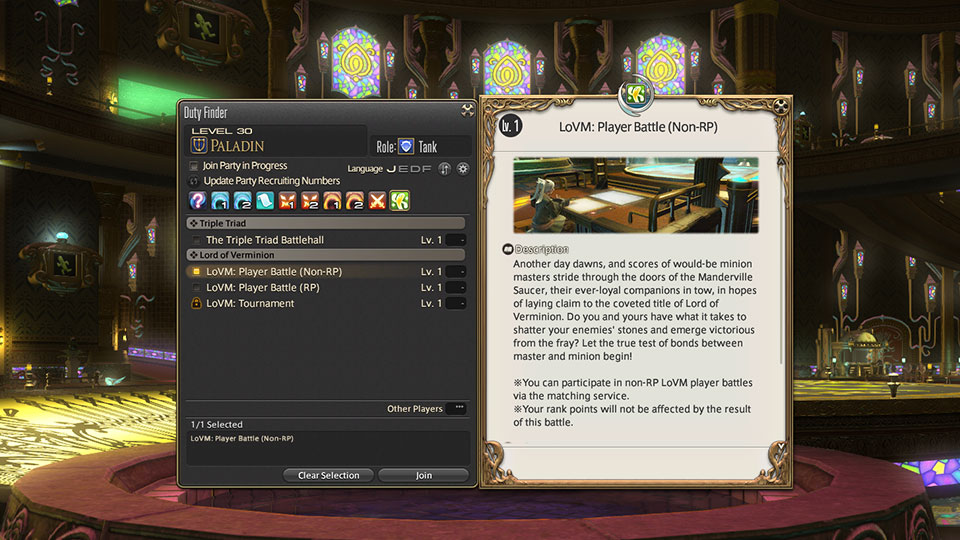The height and width of the screenshot is (540, 960).
Task: Join the selected duty
Action: point(423,475)
